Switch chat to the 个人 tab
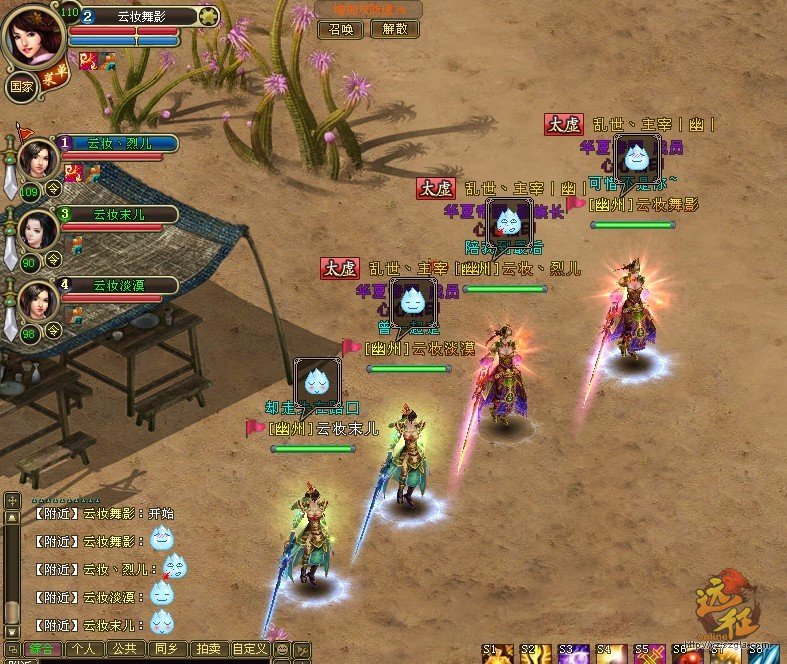The image size is (787, 664). [x=84, y=649]
